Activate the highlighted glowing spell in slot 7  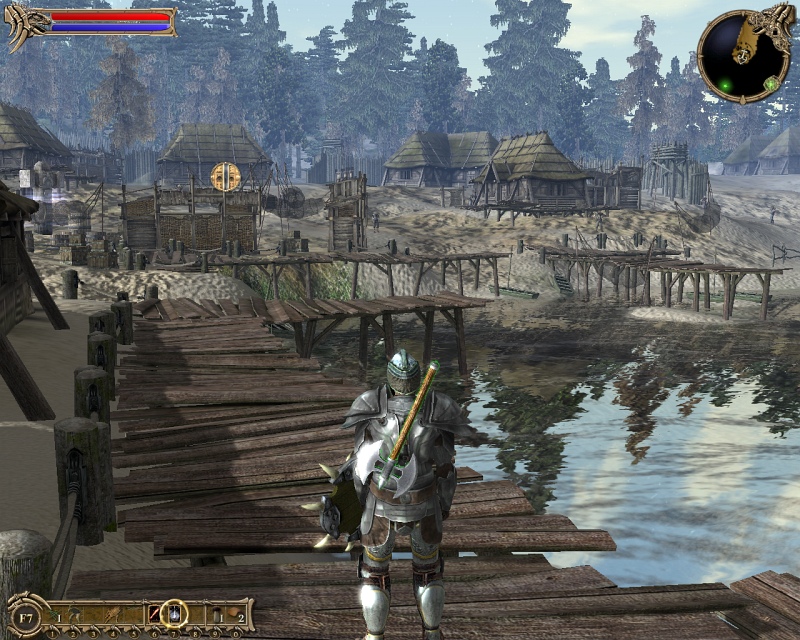click(175, 610)
